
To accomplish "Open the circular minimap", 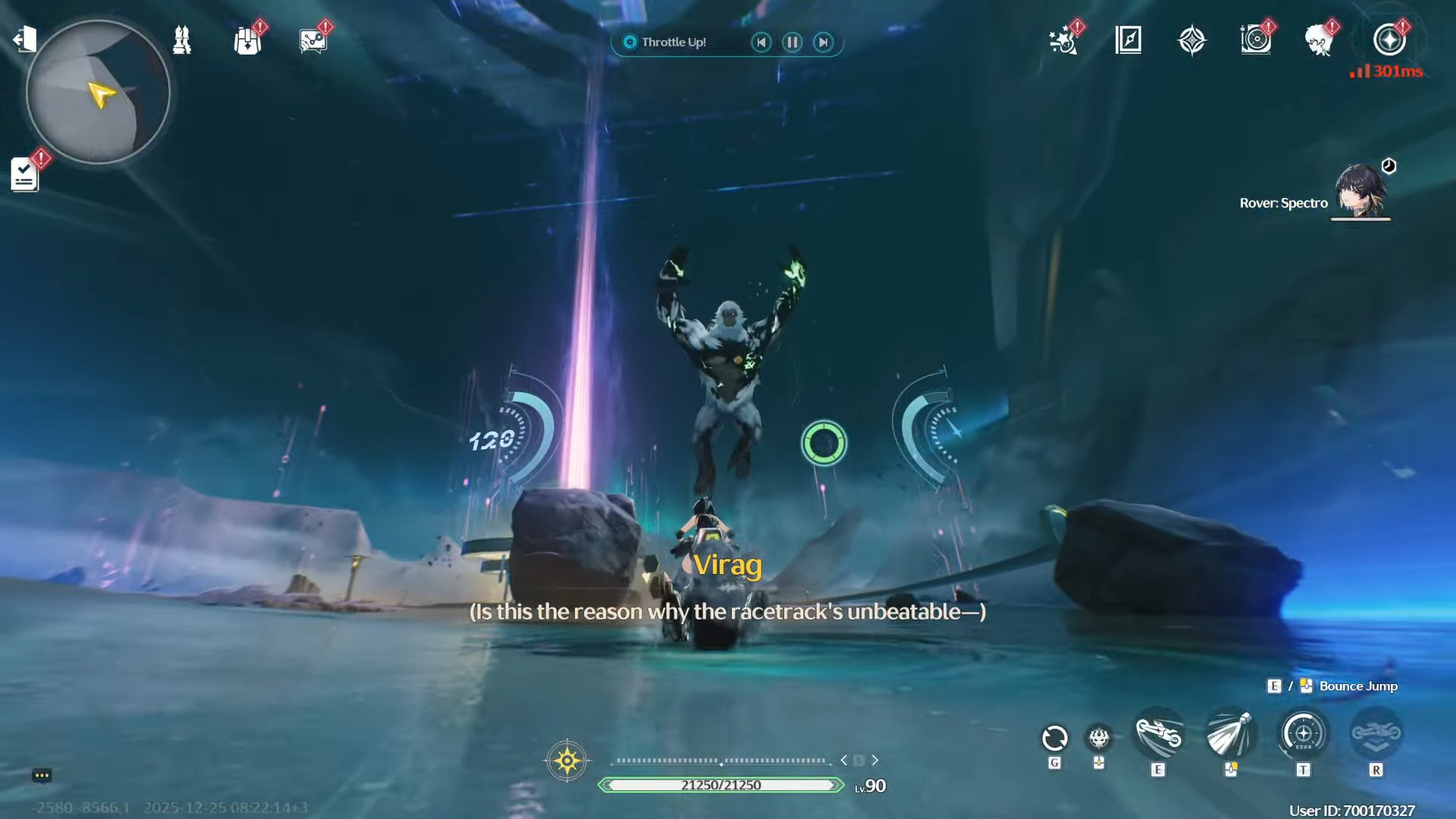I will (98, 92).
